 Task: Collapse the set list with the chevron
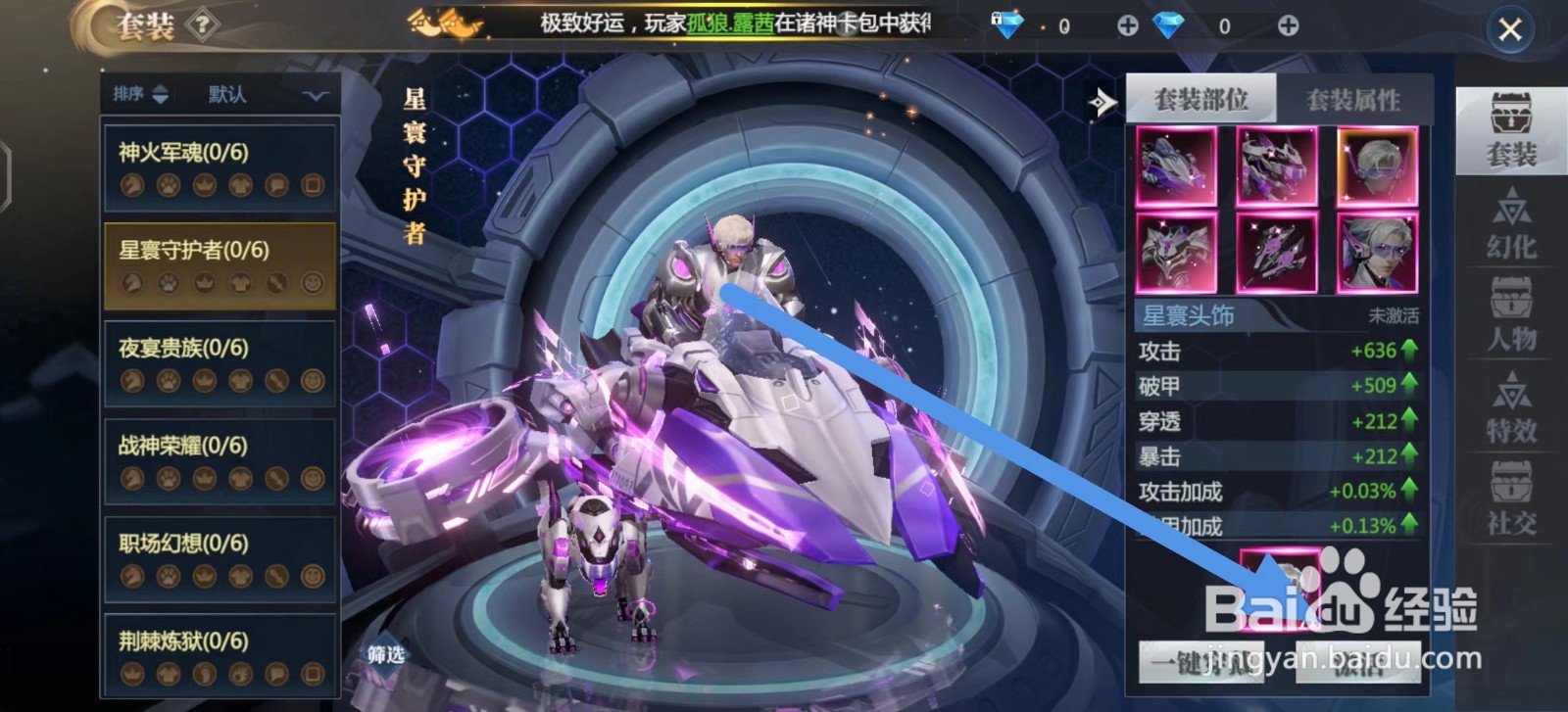tap(313, 94)
